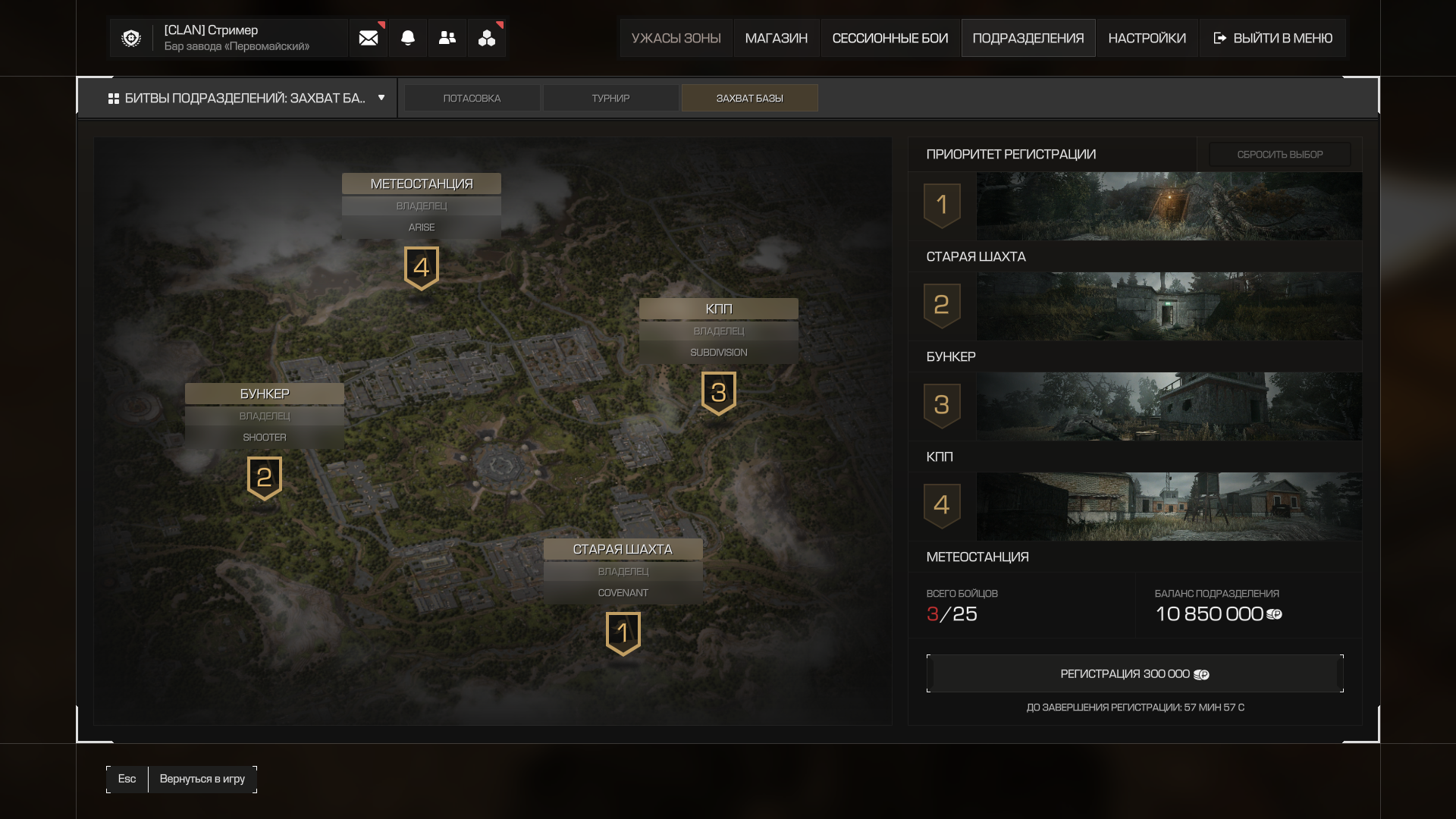The height and width of the screenshot is (819, 1456).
Task: Click the РЕГИСТРАЦИЯ 300 000 button
Action: point(1134,674)
